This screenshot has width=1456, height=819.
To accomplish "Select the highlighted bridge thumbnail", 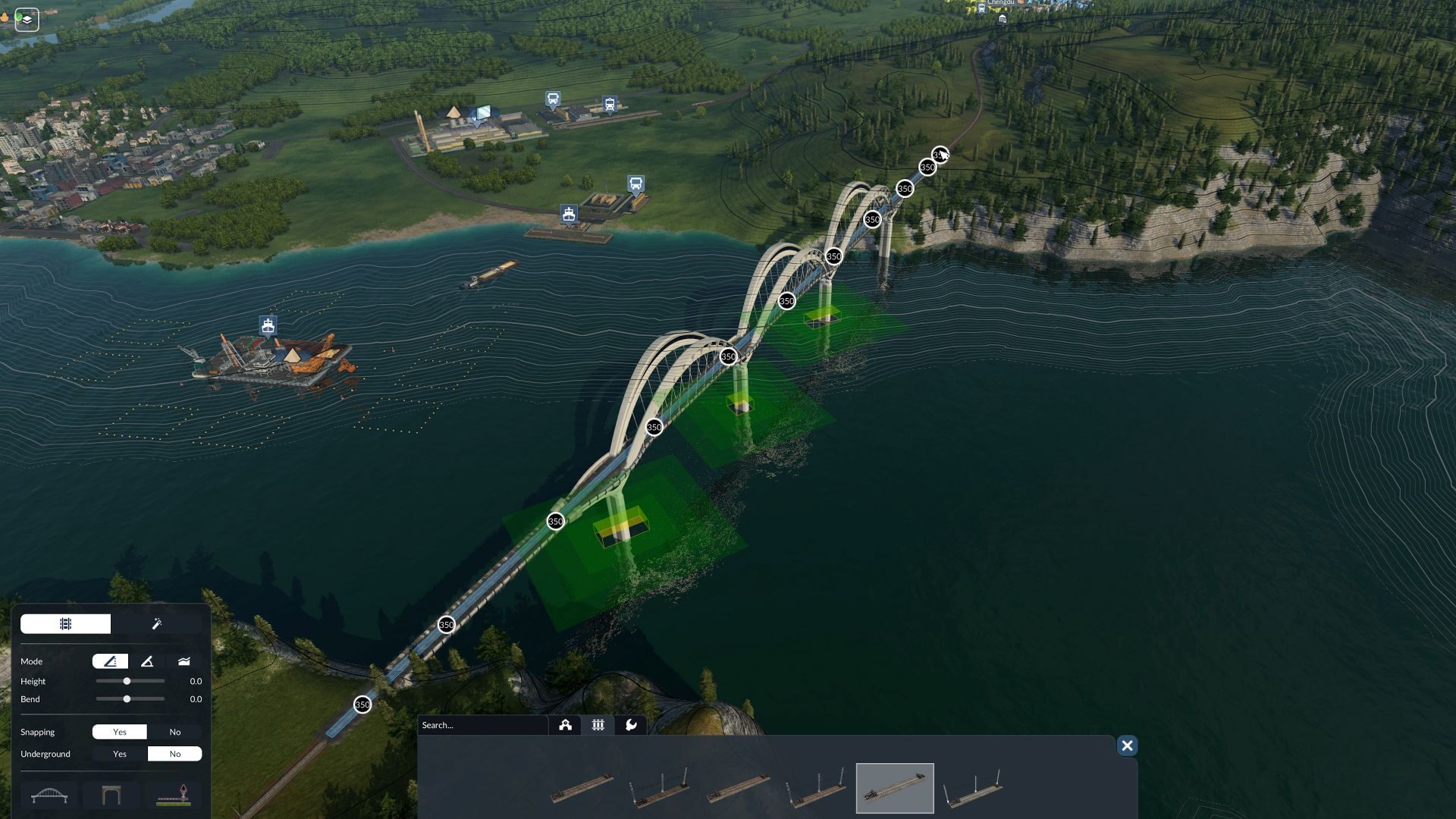I will 896,787.
